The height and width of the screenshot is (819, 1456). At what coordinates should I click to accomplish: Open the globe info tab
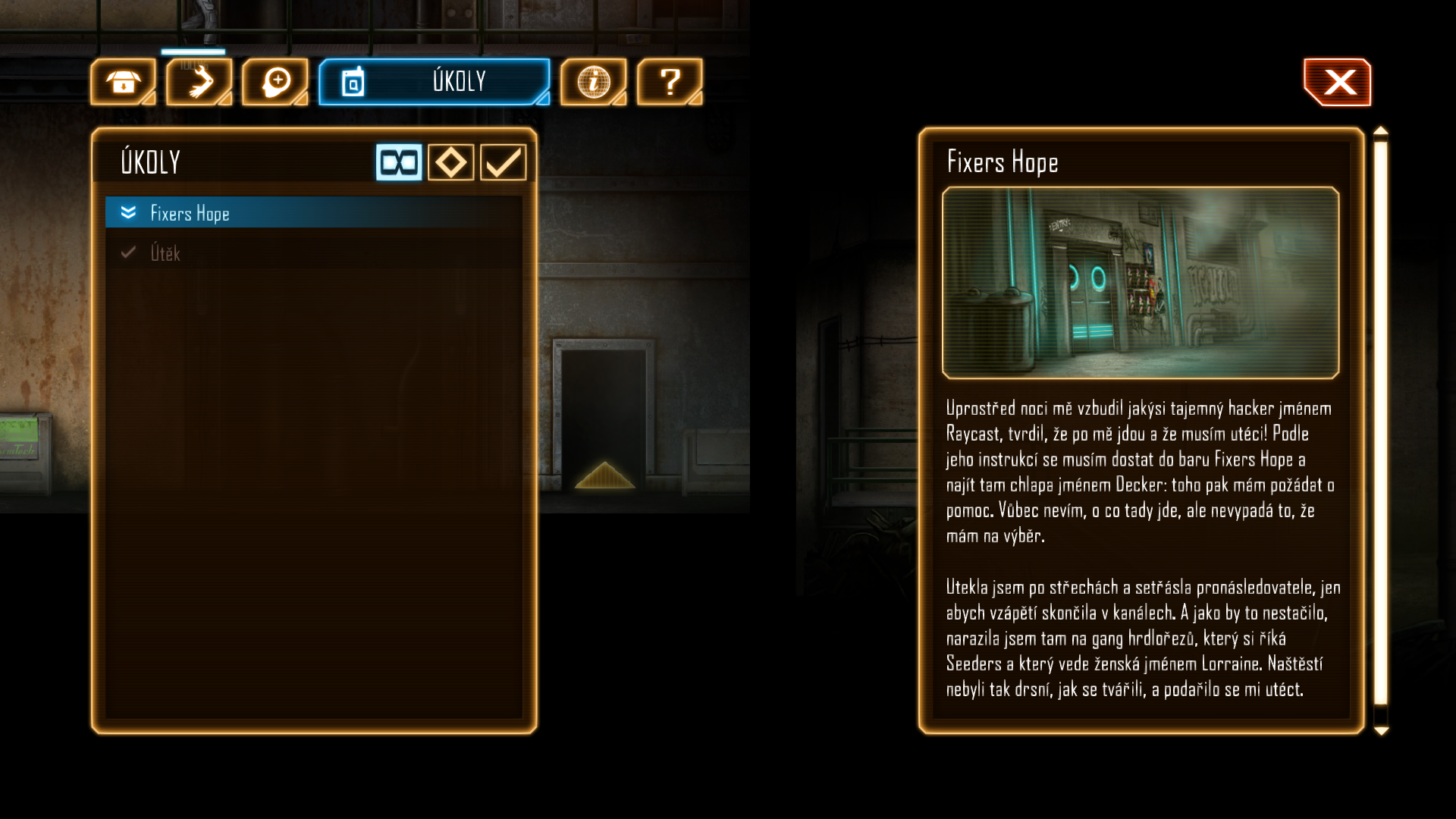pyautogui.click(x=594, y=82)
